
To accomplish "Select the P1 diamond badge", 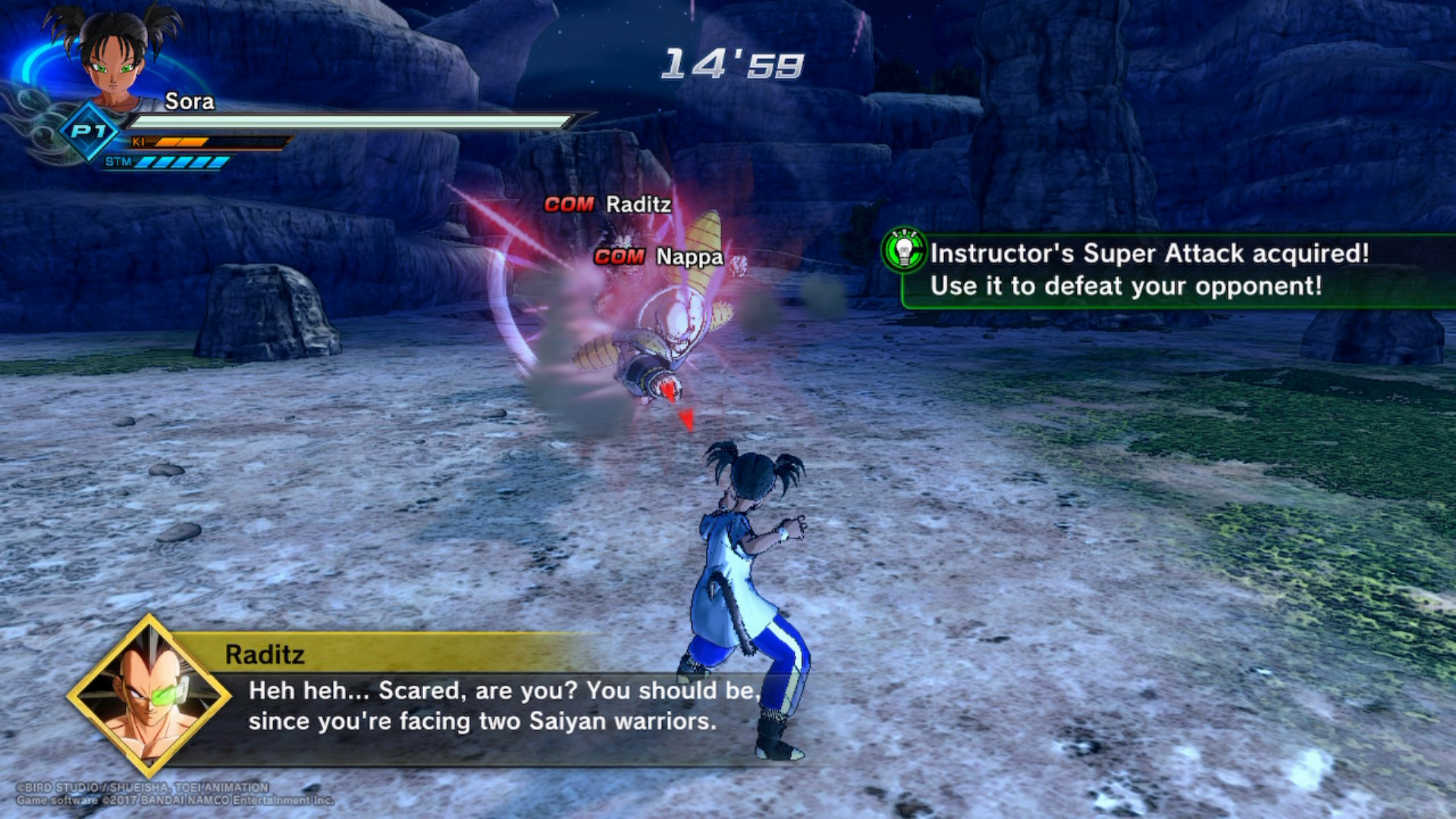I will coord(89,132).
